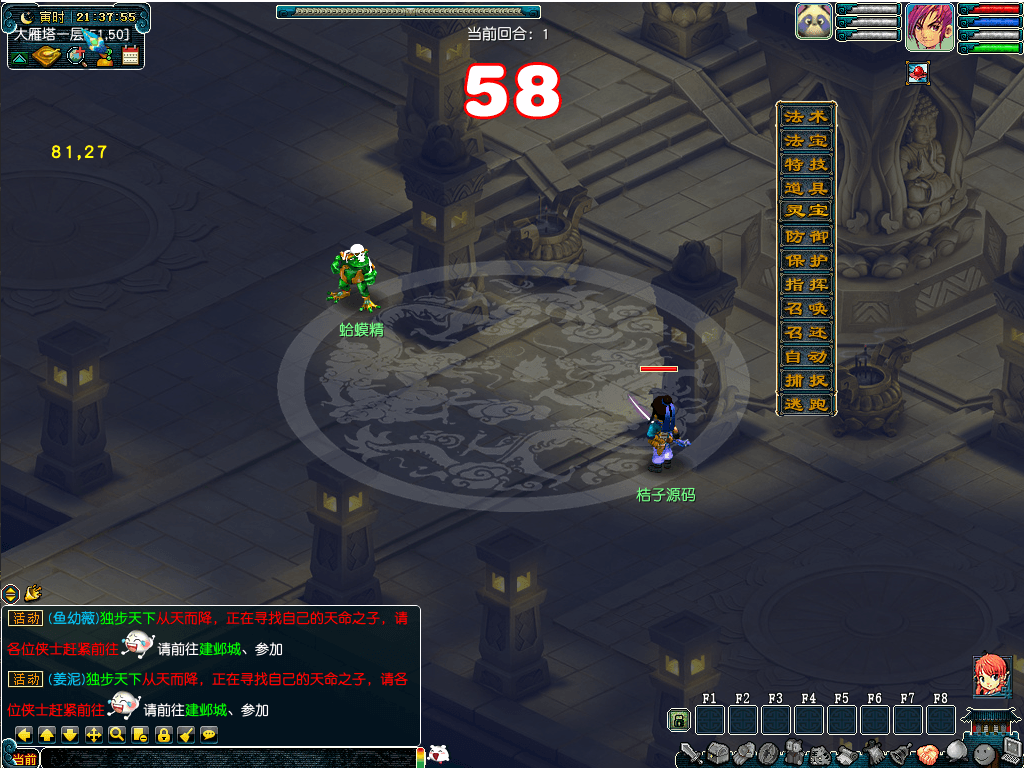The image size is (1024, 768).
Task: Open the red-haired girl portrait icon
Action: click(x=990, y=676)
